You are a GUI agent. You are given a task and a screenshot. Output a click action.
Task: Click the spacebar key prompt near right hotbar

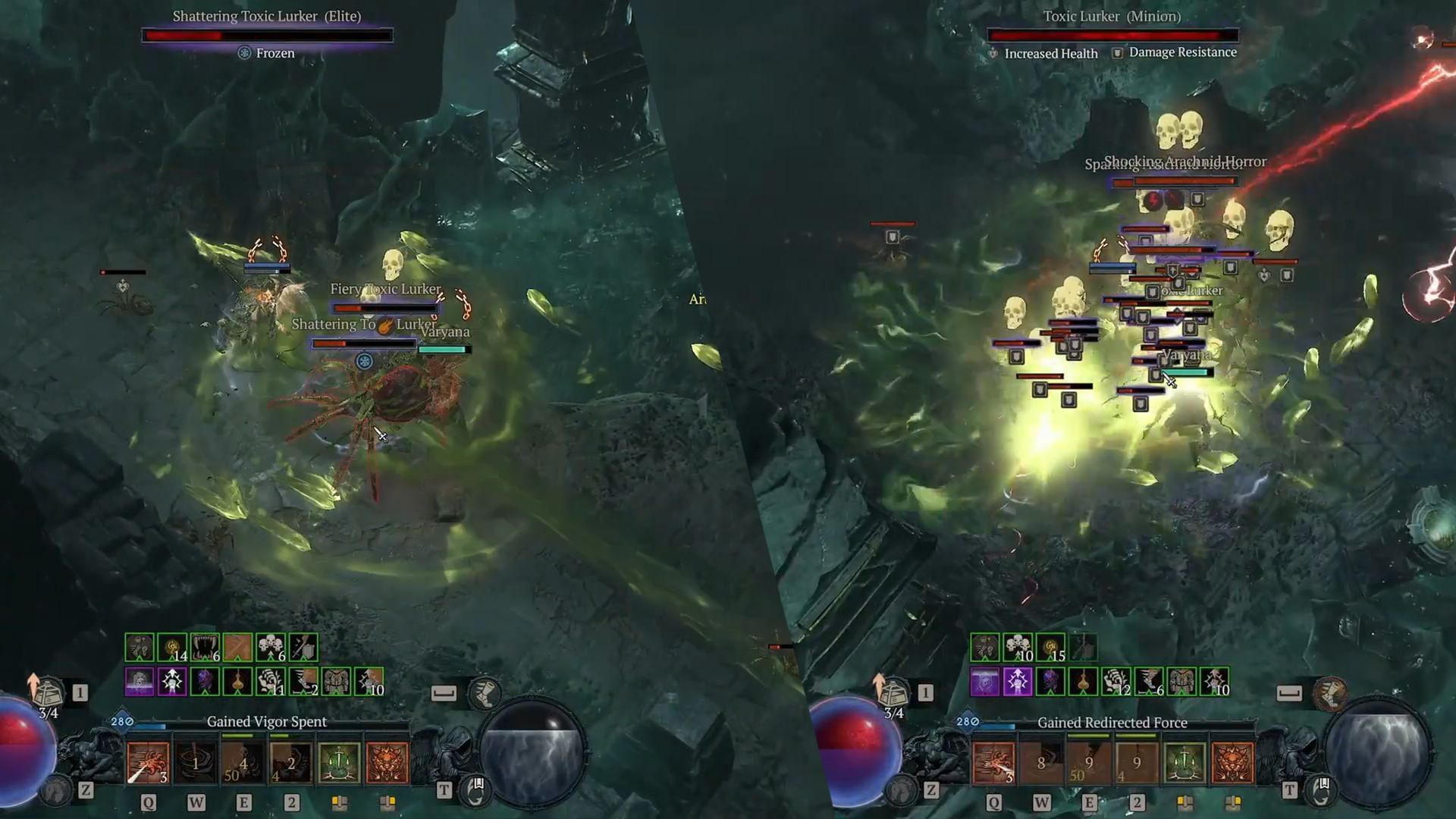click(1289, 695)
